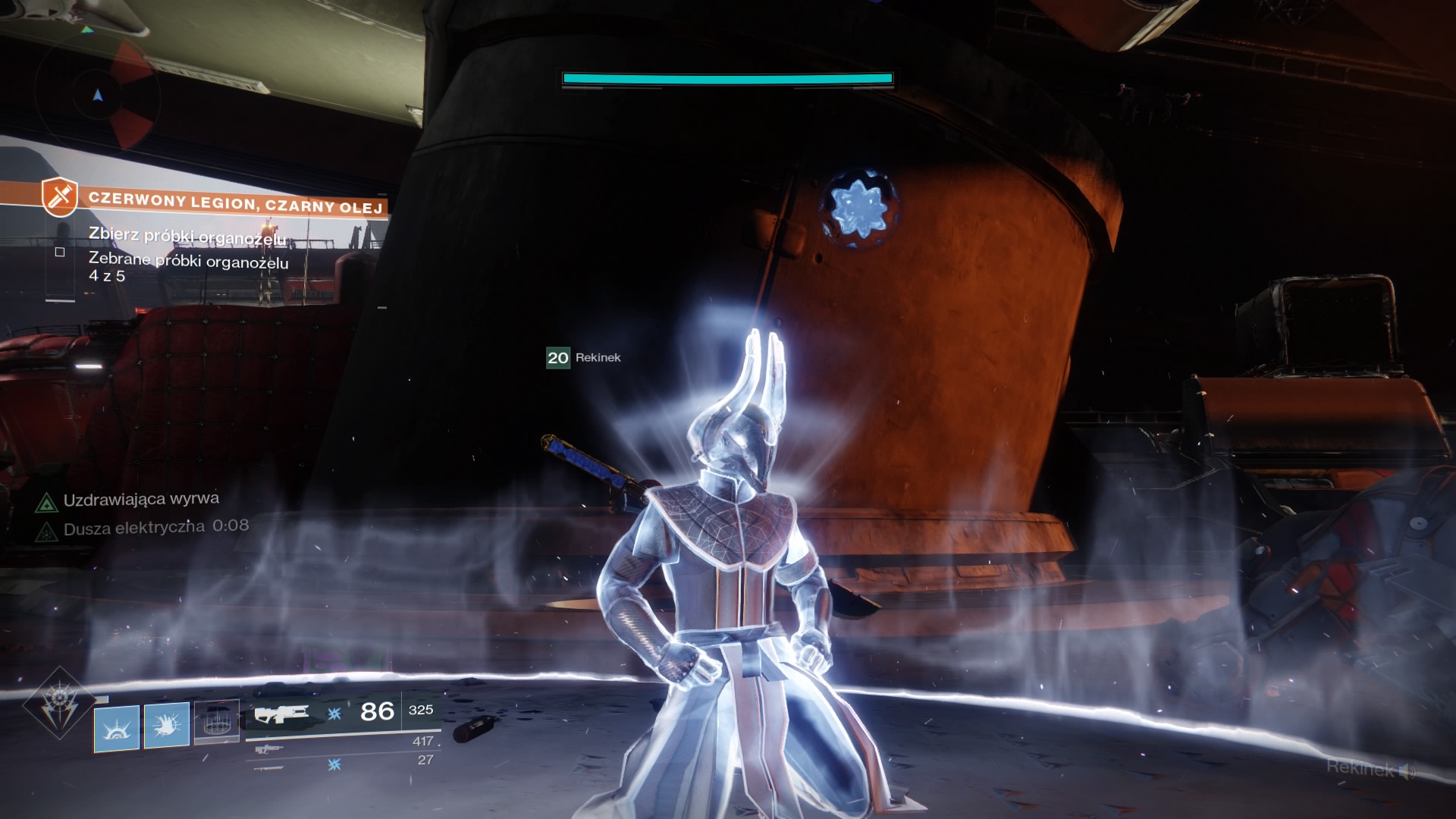
Task: Select the Uzdrawiająca wyrwa buff icon
Action: (x=47, y=502)
